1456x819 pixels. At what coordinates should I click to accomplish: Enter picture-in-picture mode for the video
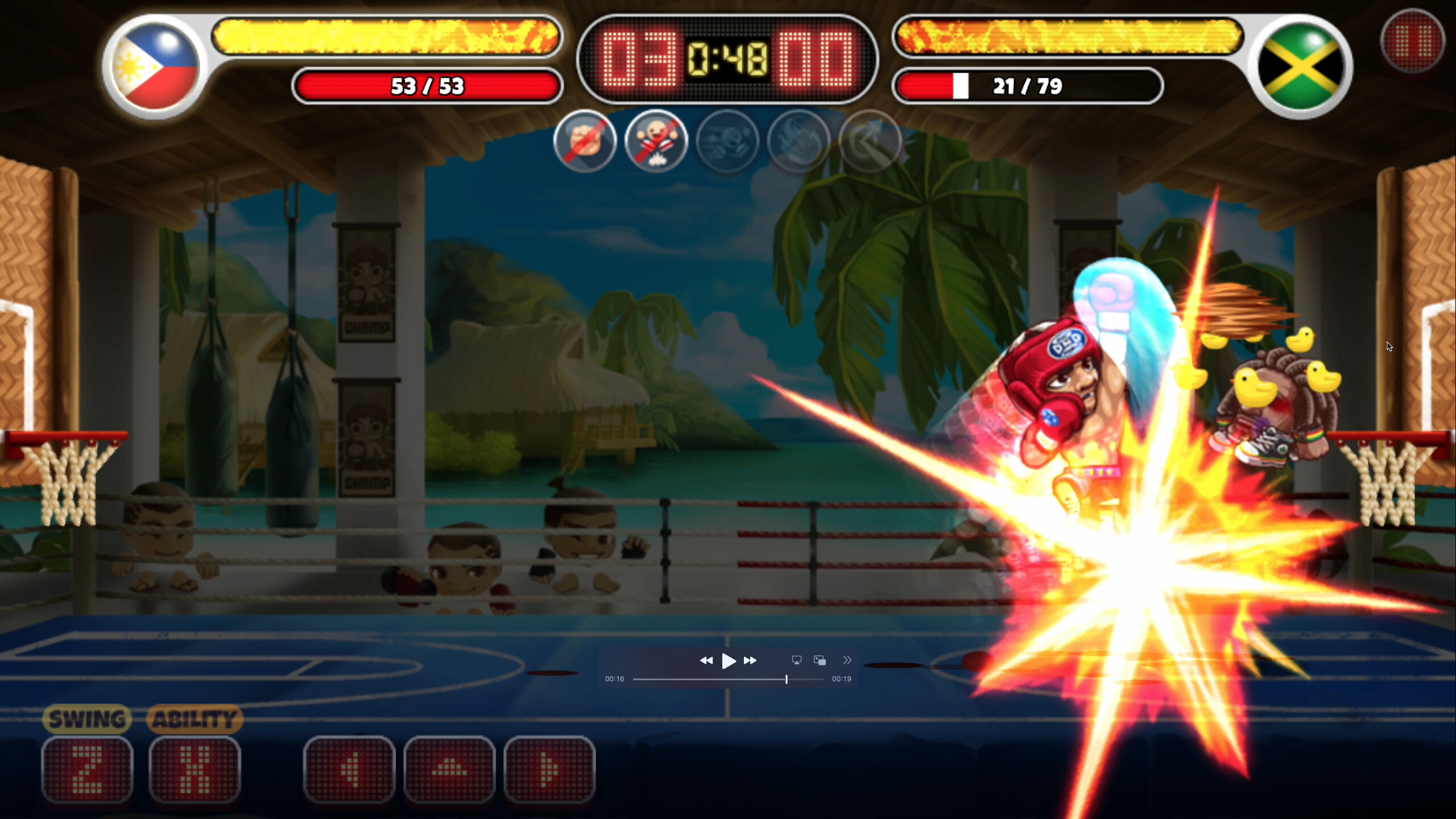[x=820, y=660]
